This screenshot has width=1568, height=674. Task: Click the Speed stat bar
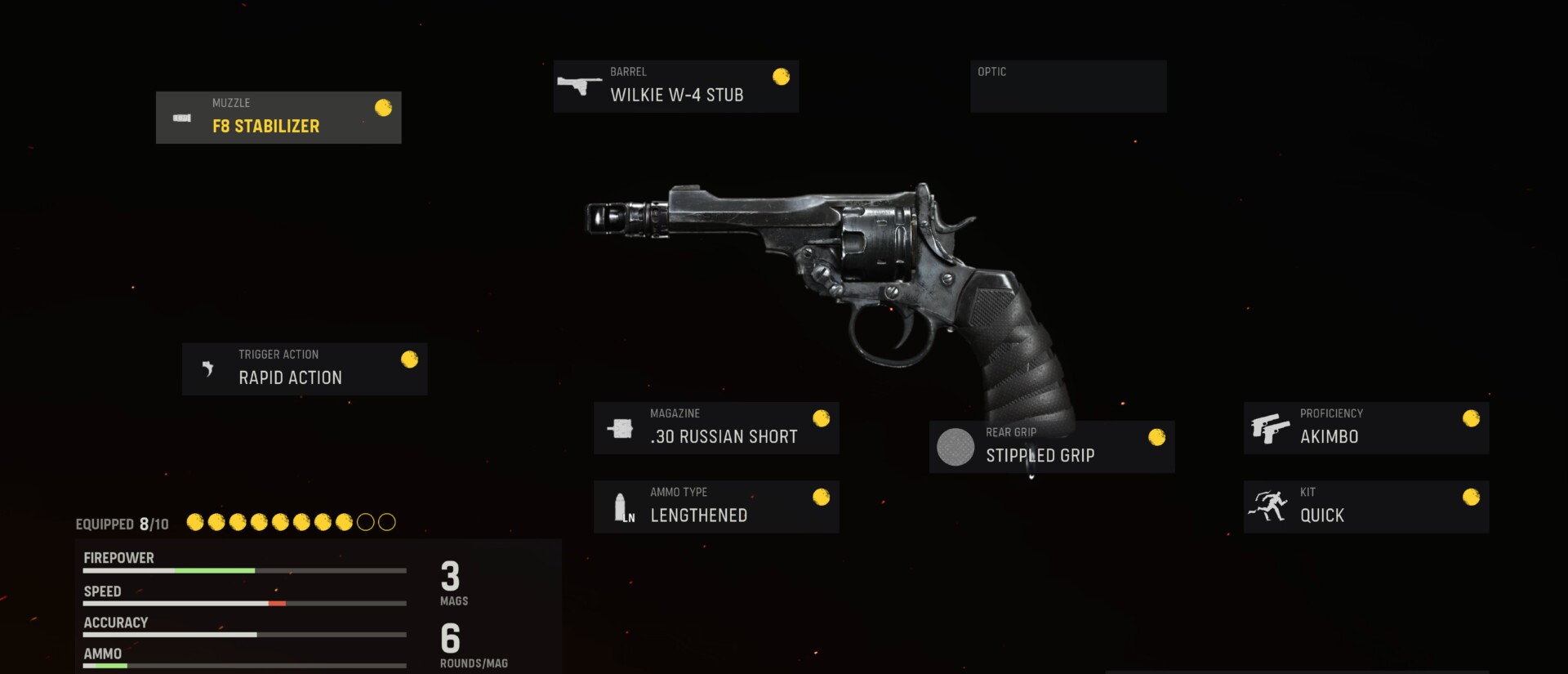coord(243,603)
